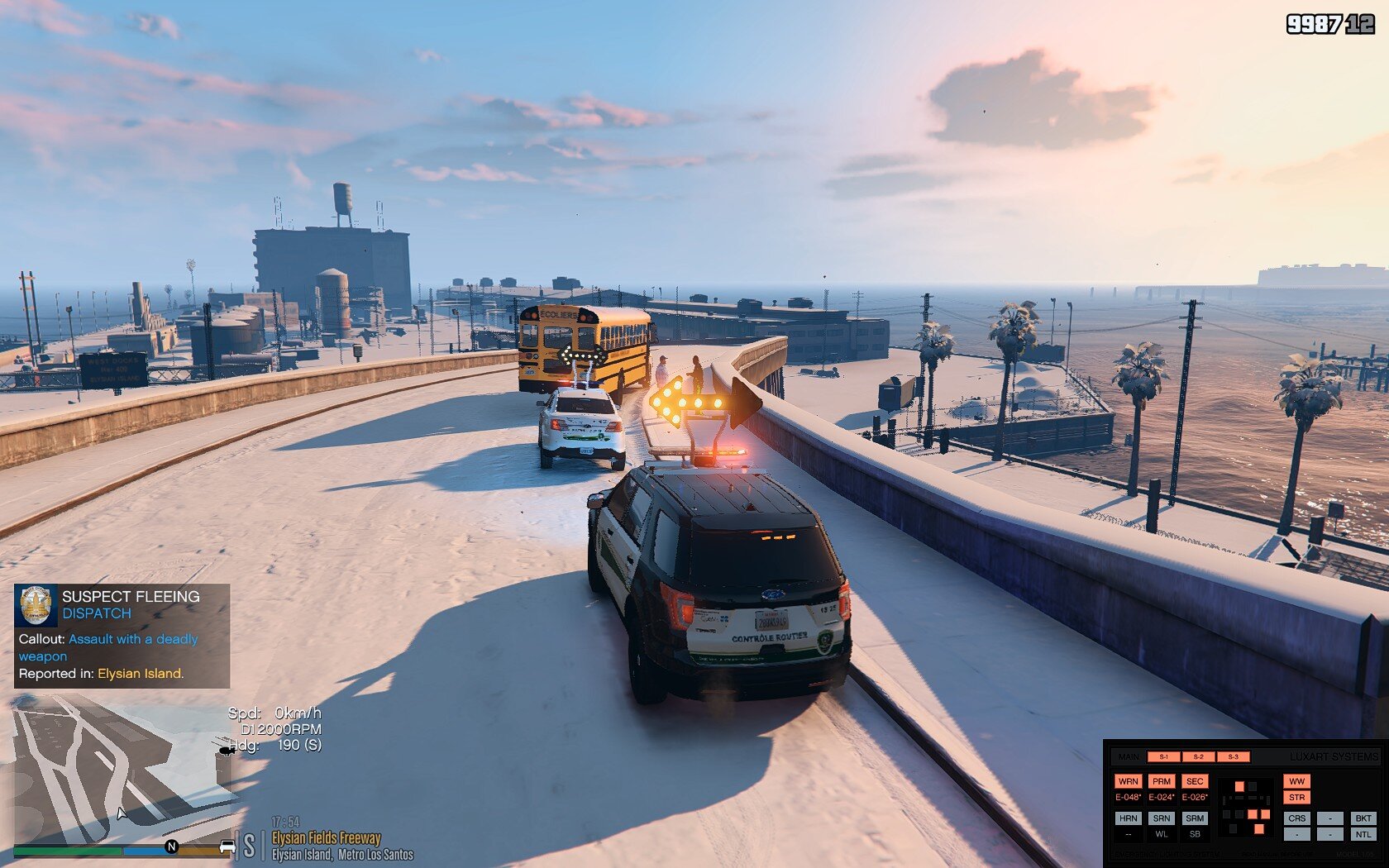Toggle the PRM primary lights button

[x=1162, y=781]
